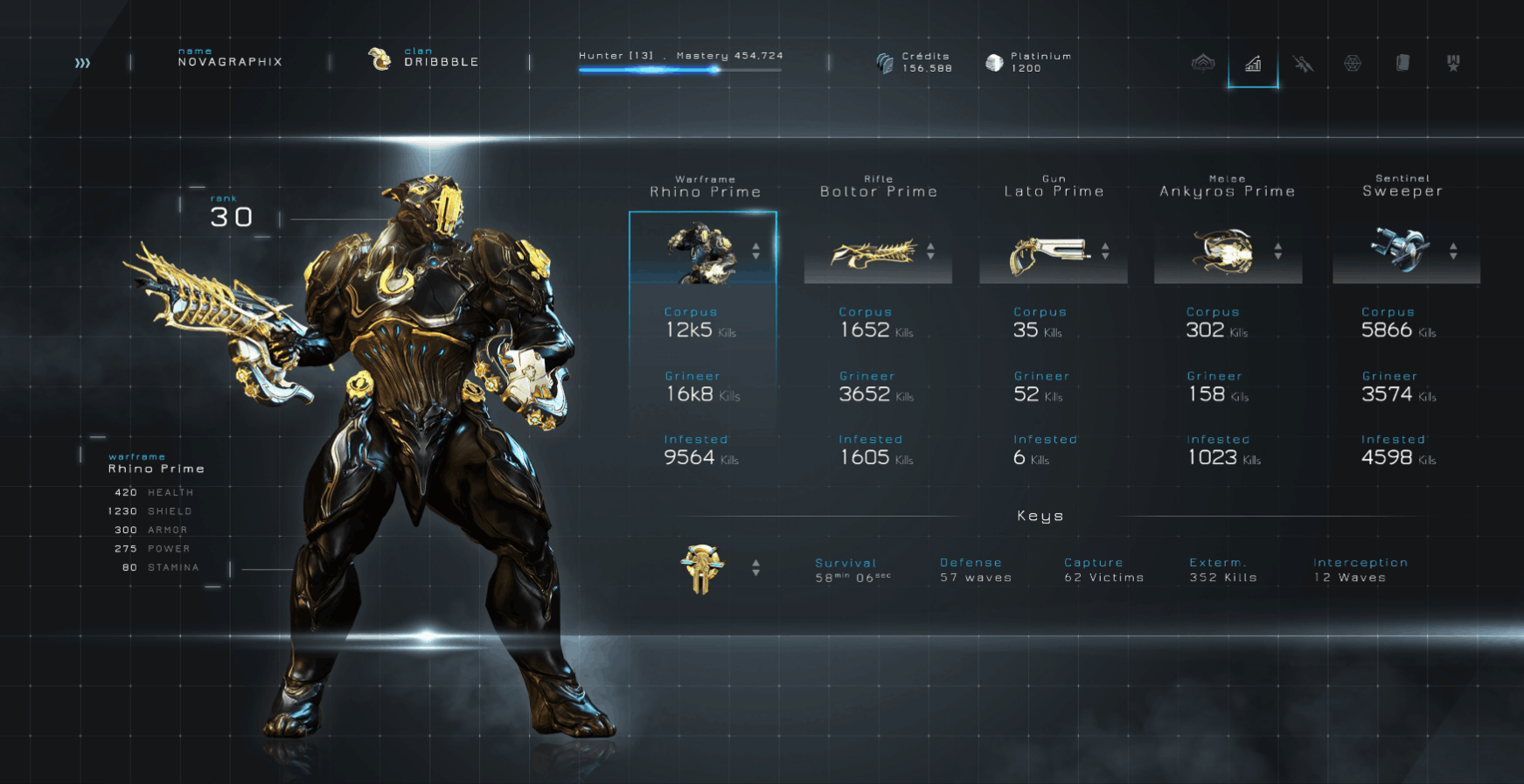This screenshot has height=784, width=1524.
Task: Pick the Ankyros Prime melee thumbnail
Action: tap(1222, 252)
